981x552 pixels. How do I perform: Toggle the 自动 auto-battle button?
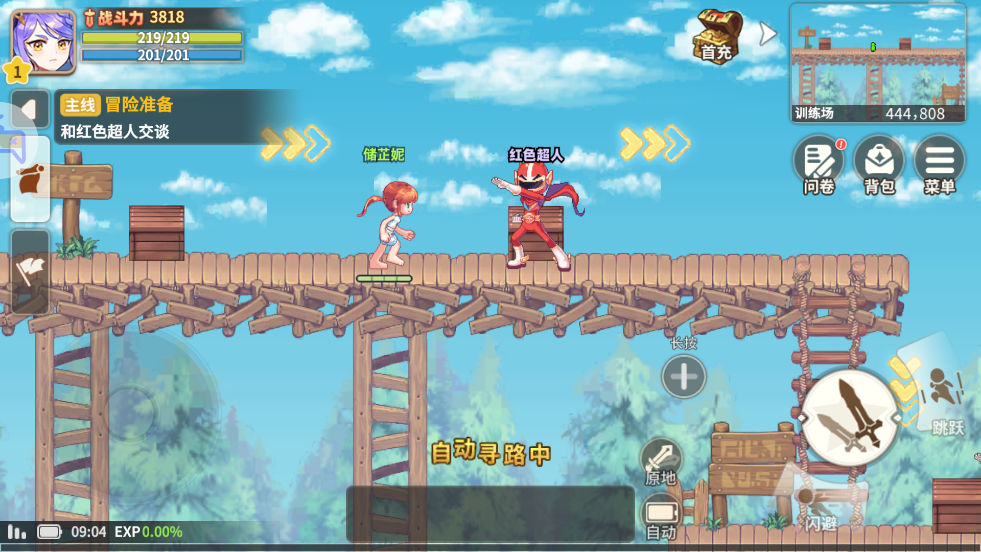tap(660, 516)
